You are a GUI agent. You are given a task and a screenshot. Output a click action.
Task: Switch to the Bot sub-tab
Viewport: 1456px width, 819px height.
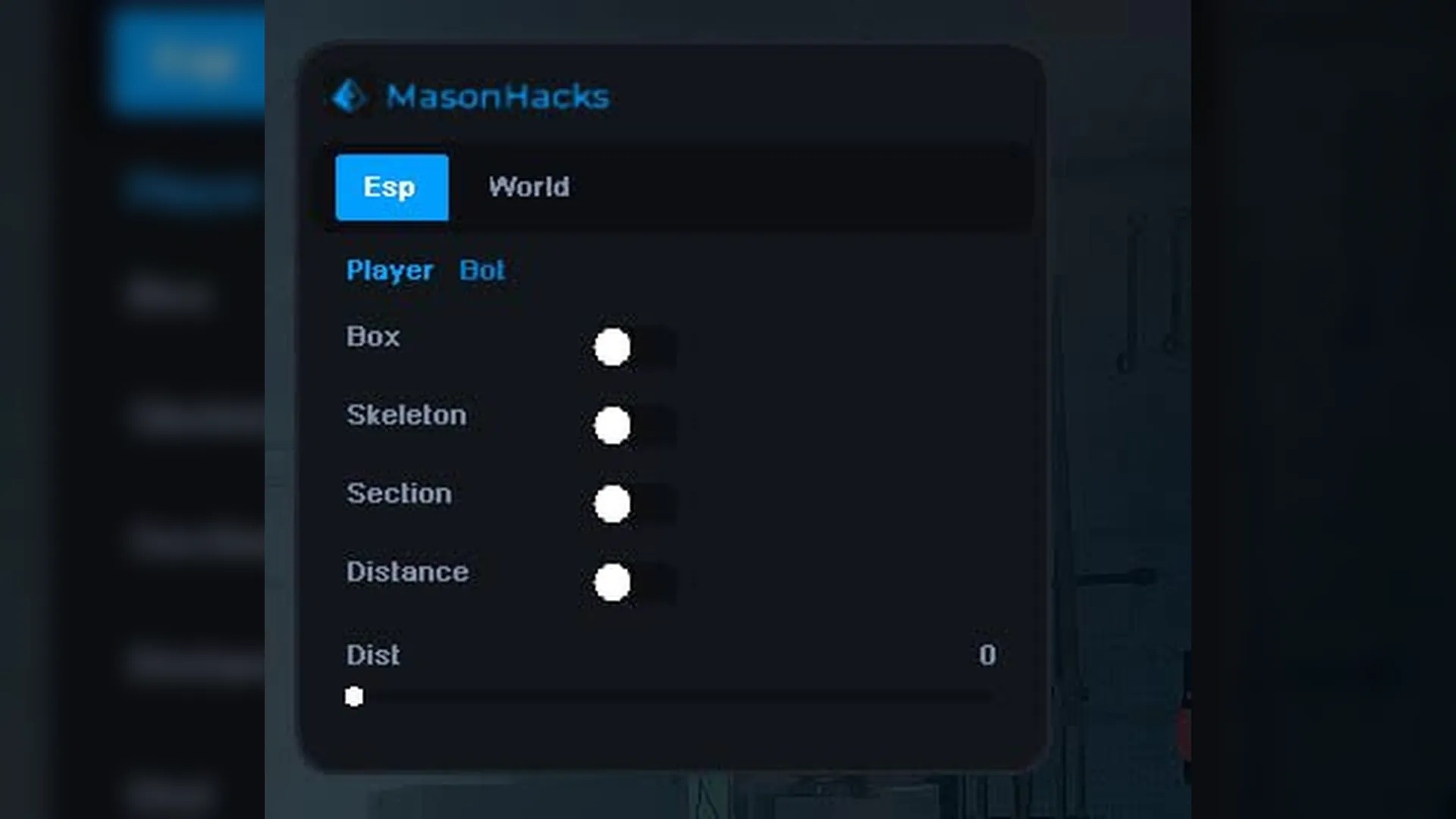(x=482, y=270)
